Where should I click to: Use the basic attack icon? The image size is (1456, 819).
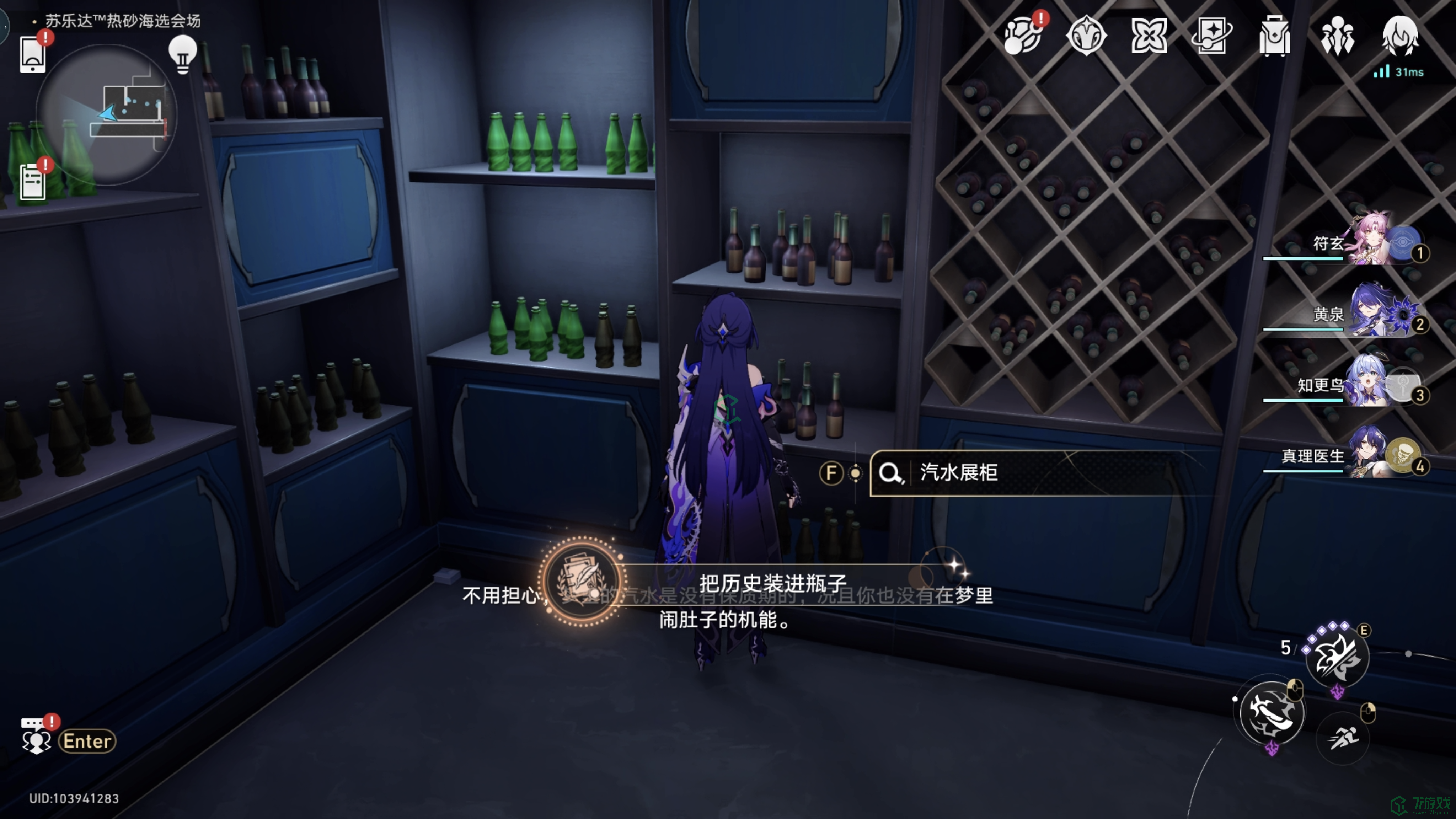[x=1272, y=712]
